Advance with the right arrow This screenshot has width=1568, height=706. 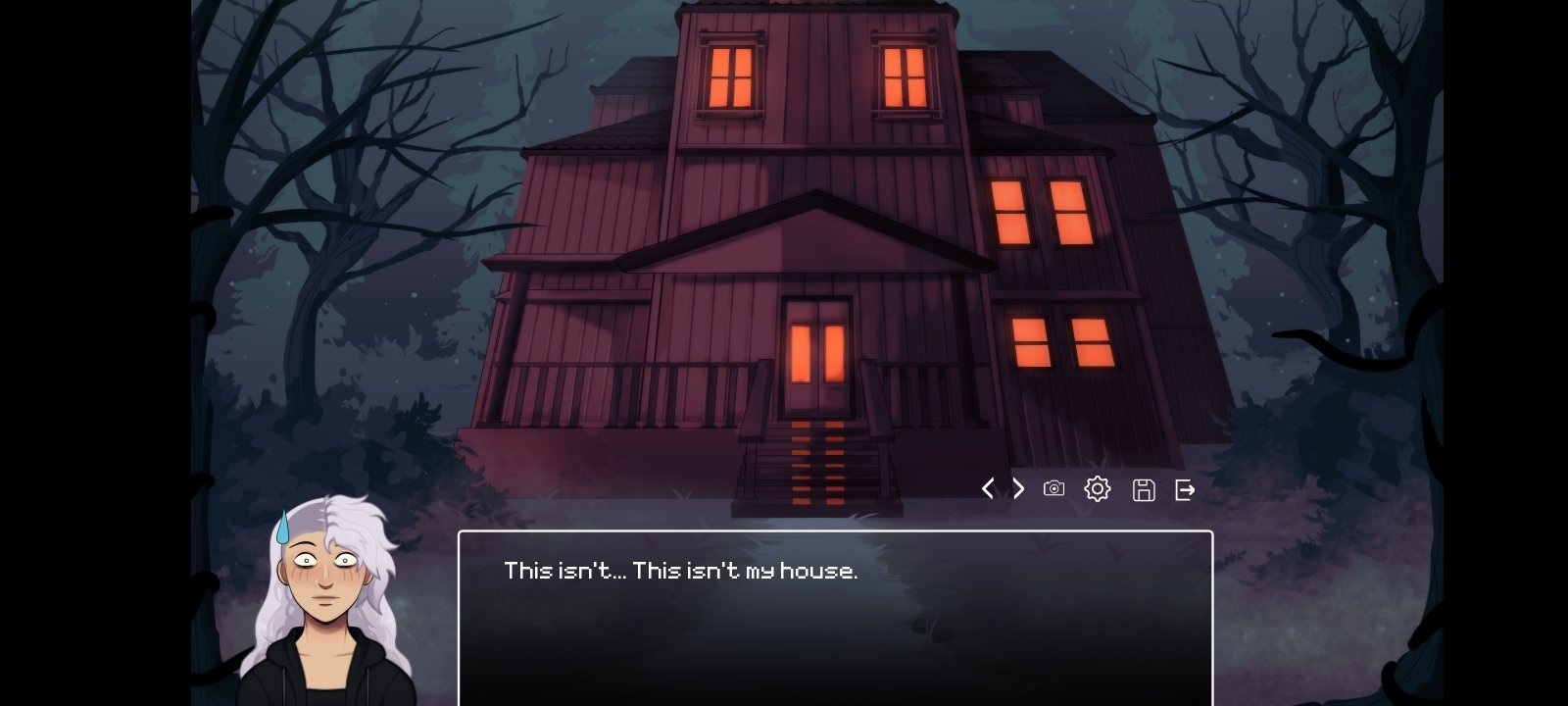1019,488
